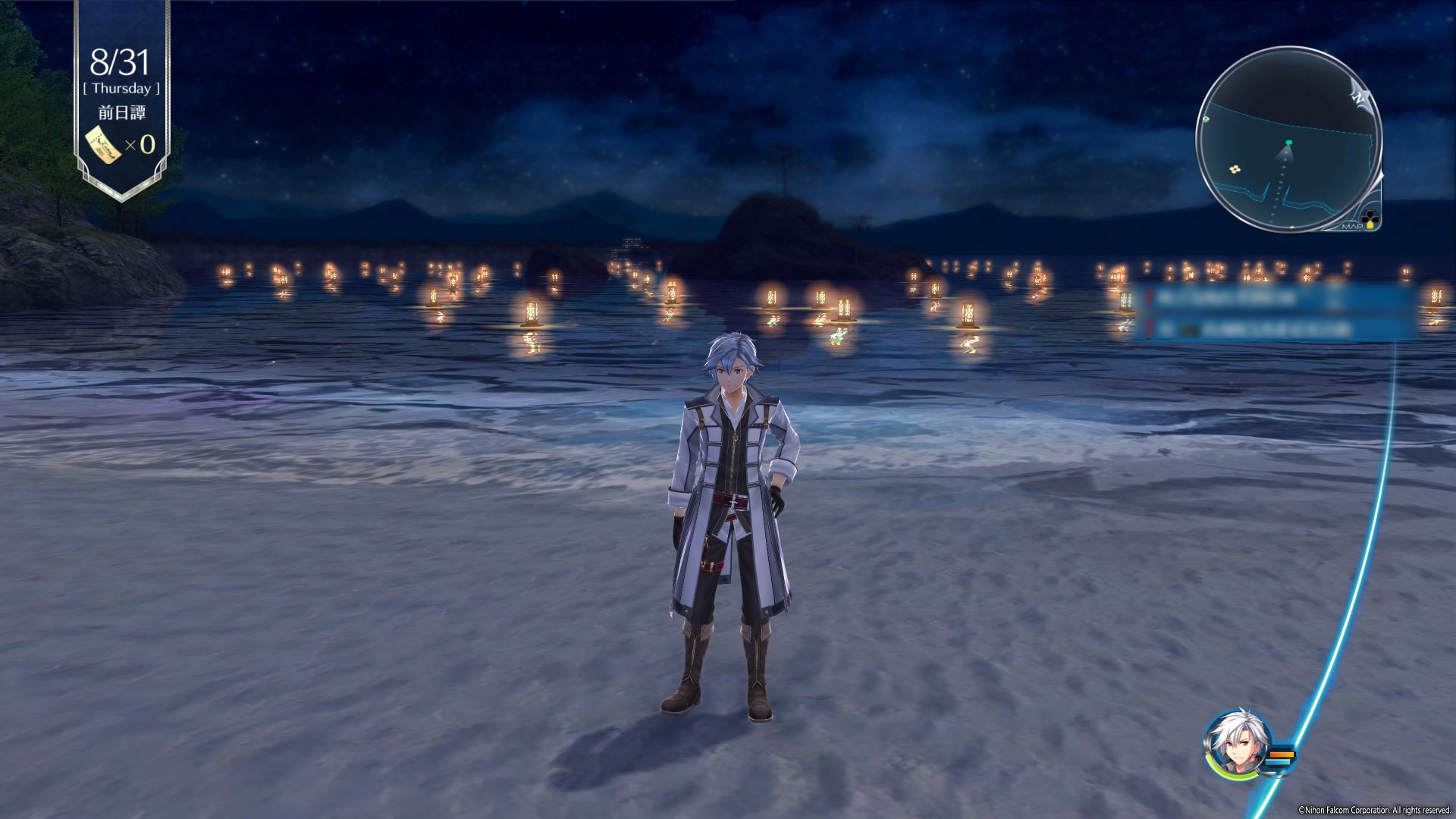Open the 8/31 Thursday date banner
The width and height of the screenshot is (1456, 819).
coord(121,74)
